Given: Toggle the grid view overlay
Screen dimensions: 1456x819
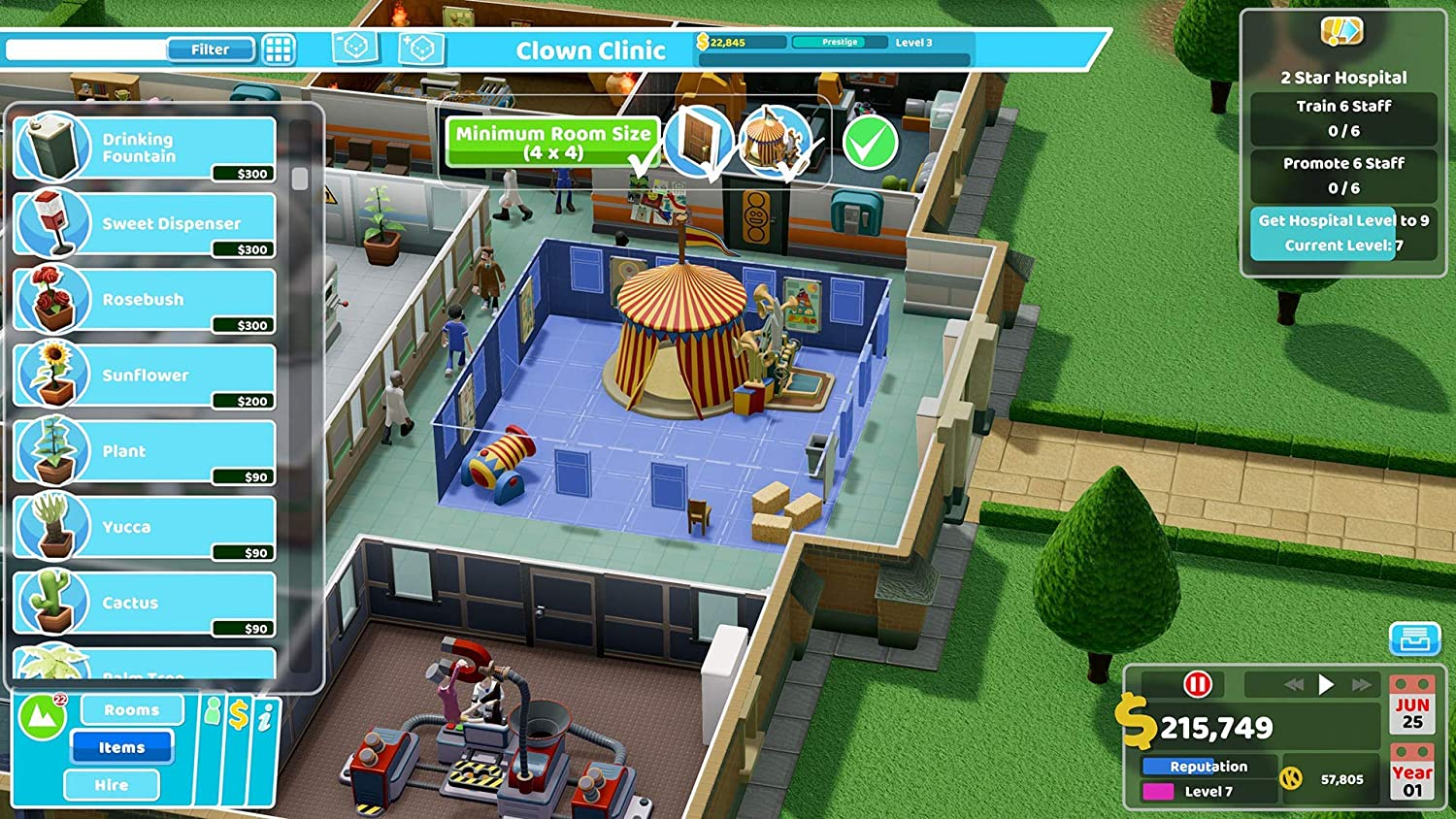Looking at the screenshot, I should [x=280, y=49].
